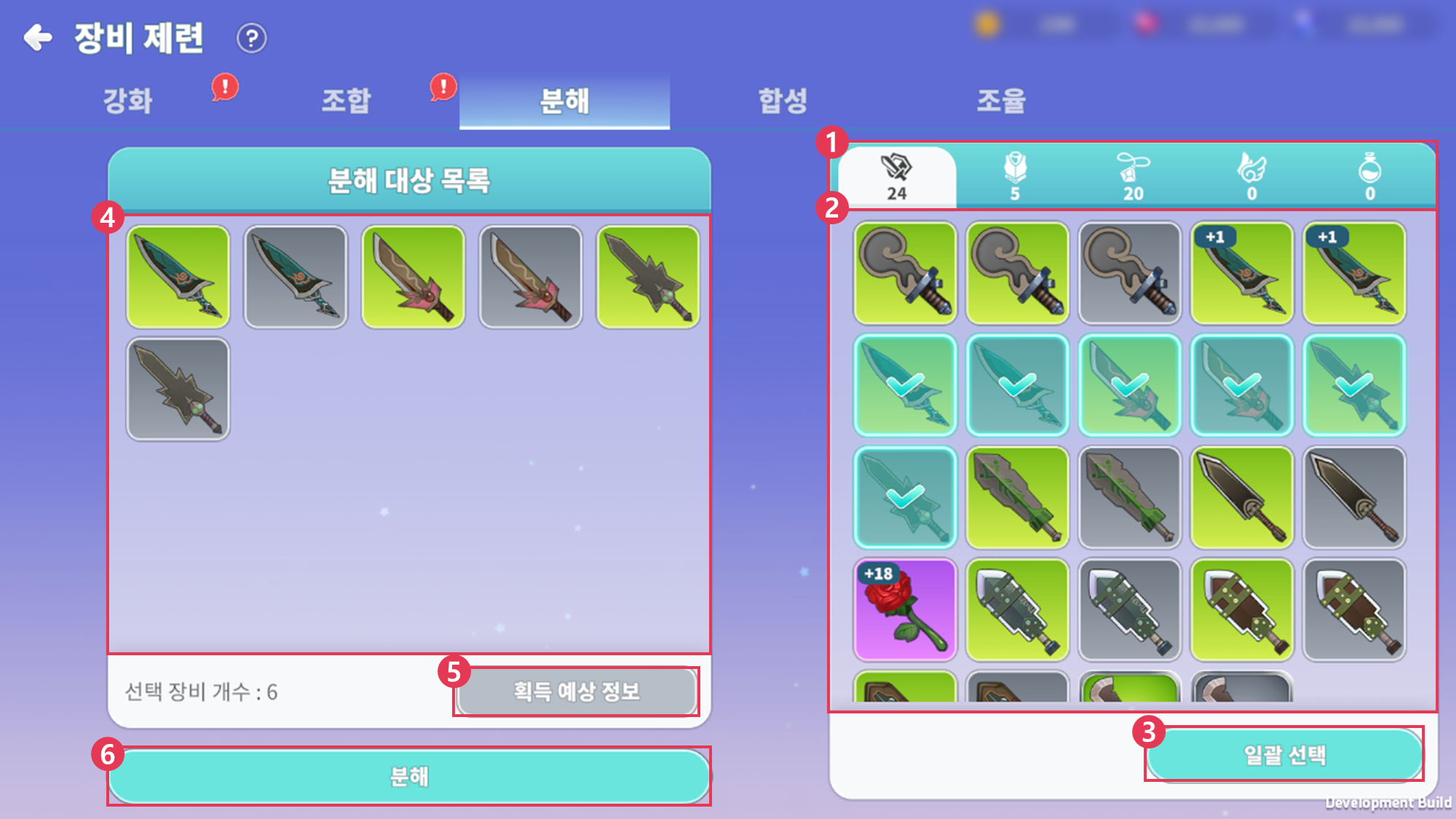The image size is (1456, 819).
Task: Remove the grey spiked sword from list
Action: [178, 389]
